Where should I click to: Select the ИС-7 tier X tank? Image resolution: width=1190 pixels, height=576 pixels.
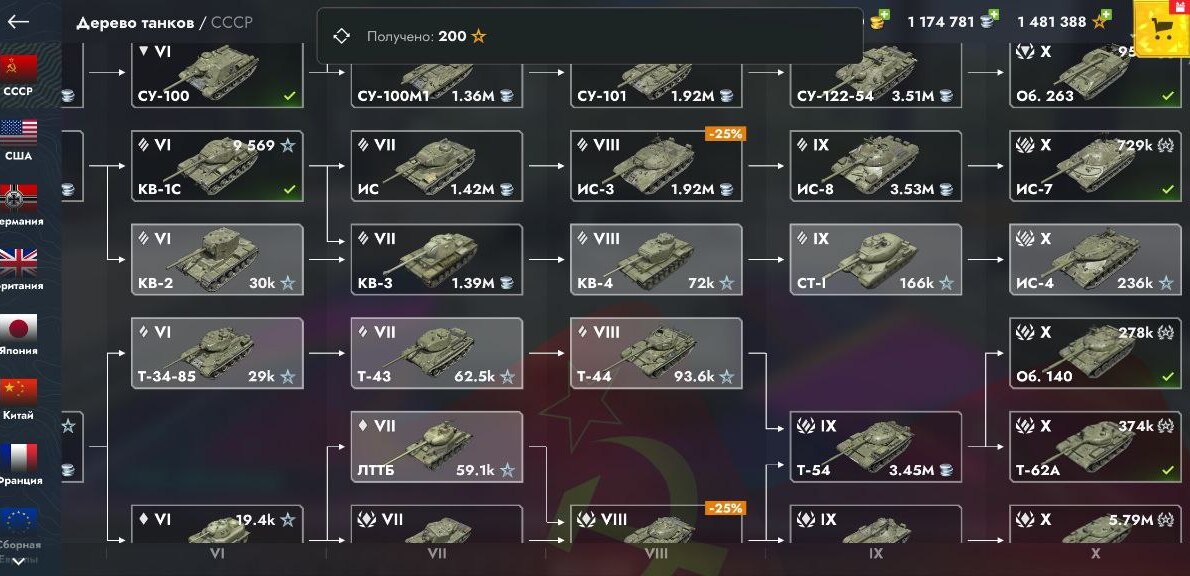pyautogui.click(x=1095, y=166)
